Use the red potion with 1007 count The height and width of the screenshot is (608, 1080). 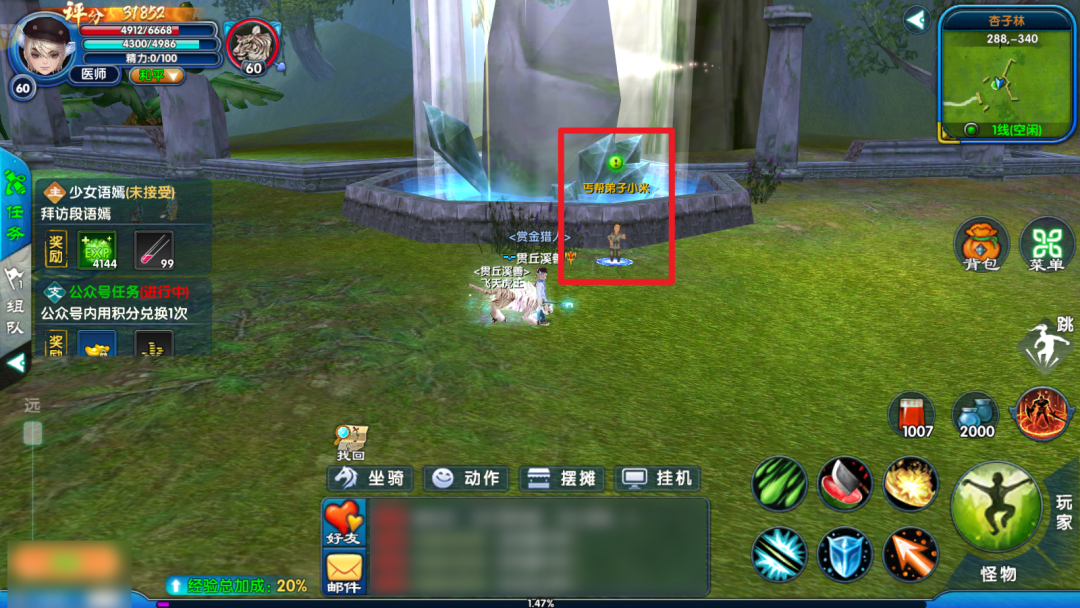[x=912, y=412]
